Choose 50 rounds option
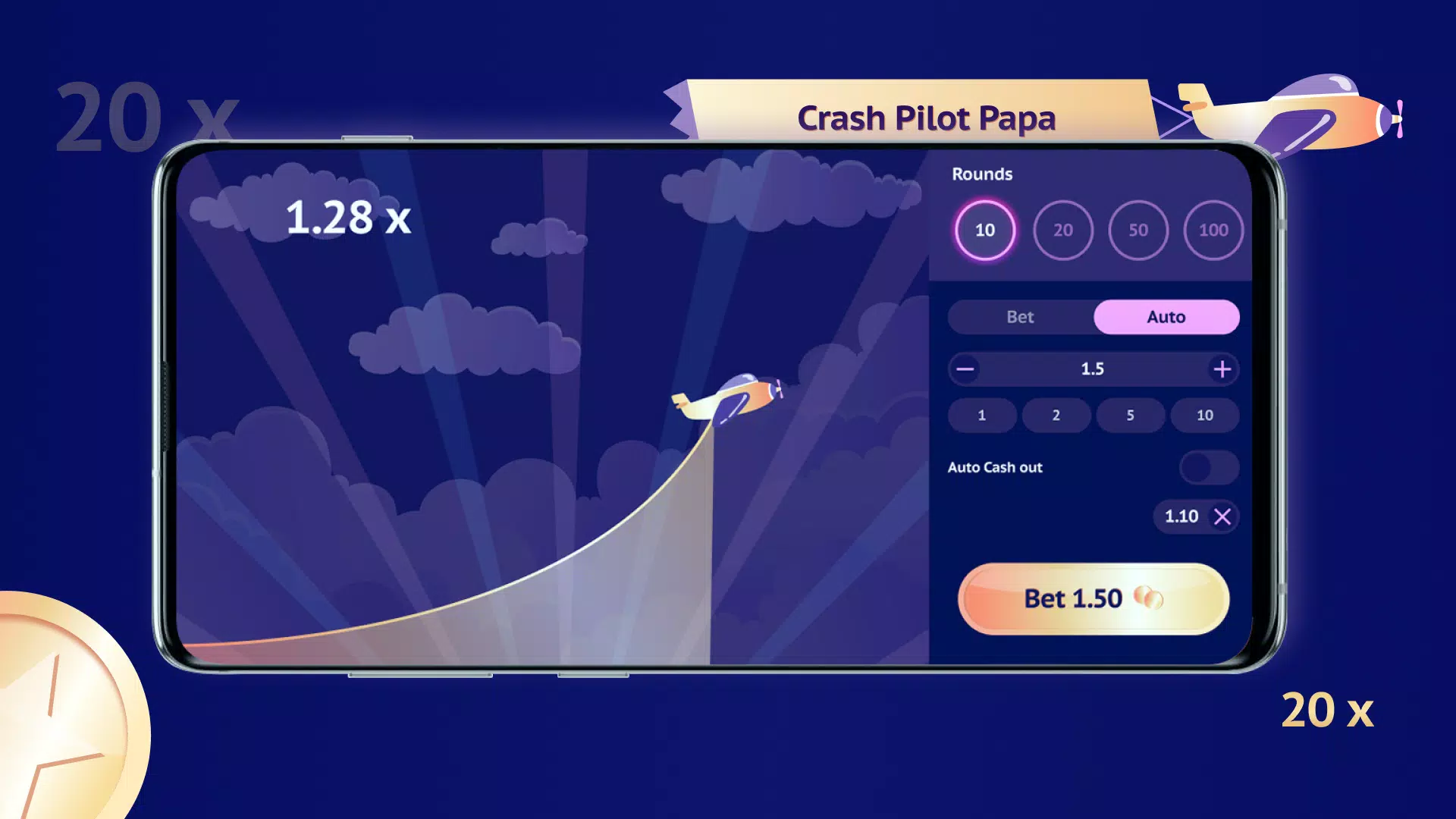The height and width of the screenshot is (819, 1456). 1138,231
